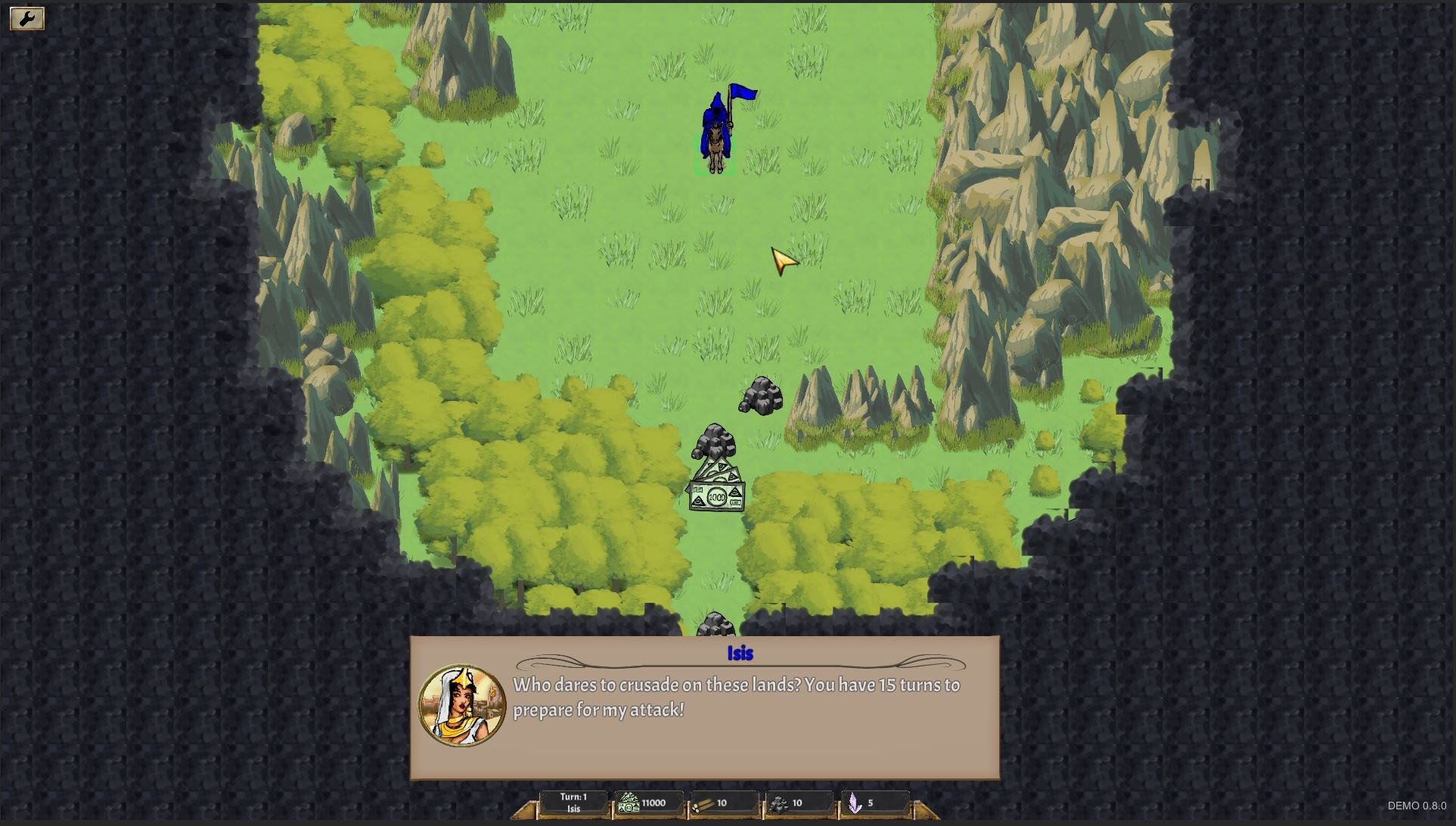Viewport: 1456px width, 826px height.
Task: Click the crystal resource icon
Action: click(855, 803)
